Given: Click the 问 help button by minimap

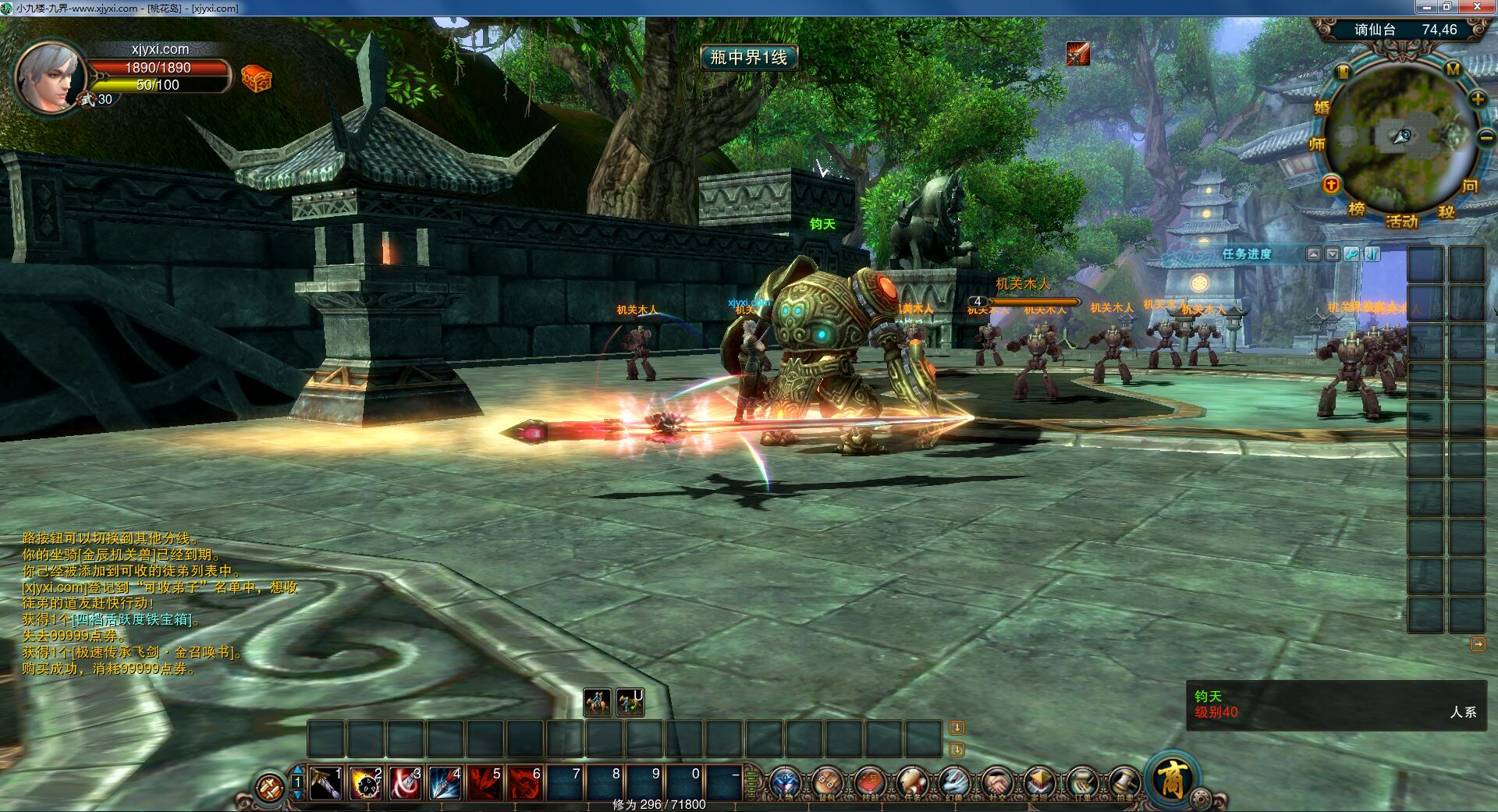Looking at the screenshot, I should point(1470,186).
